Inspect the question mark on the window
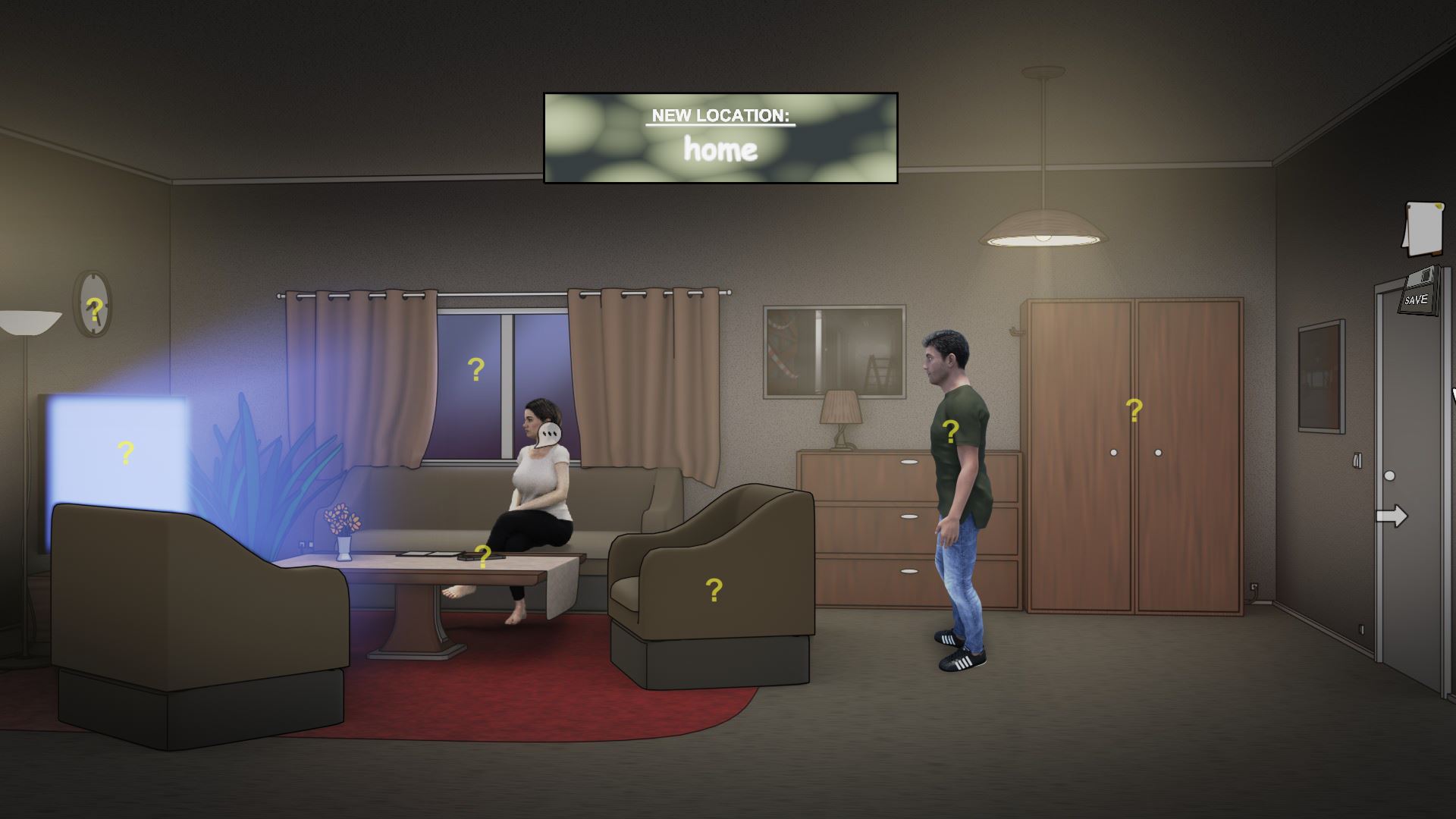This screenshot has height=819, width=1456. pyautogui.click(x=475, y=369)
